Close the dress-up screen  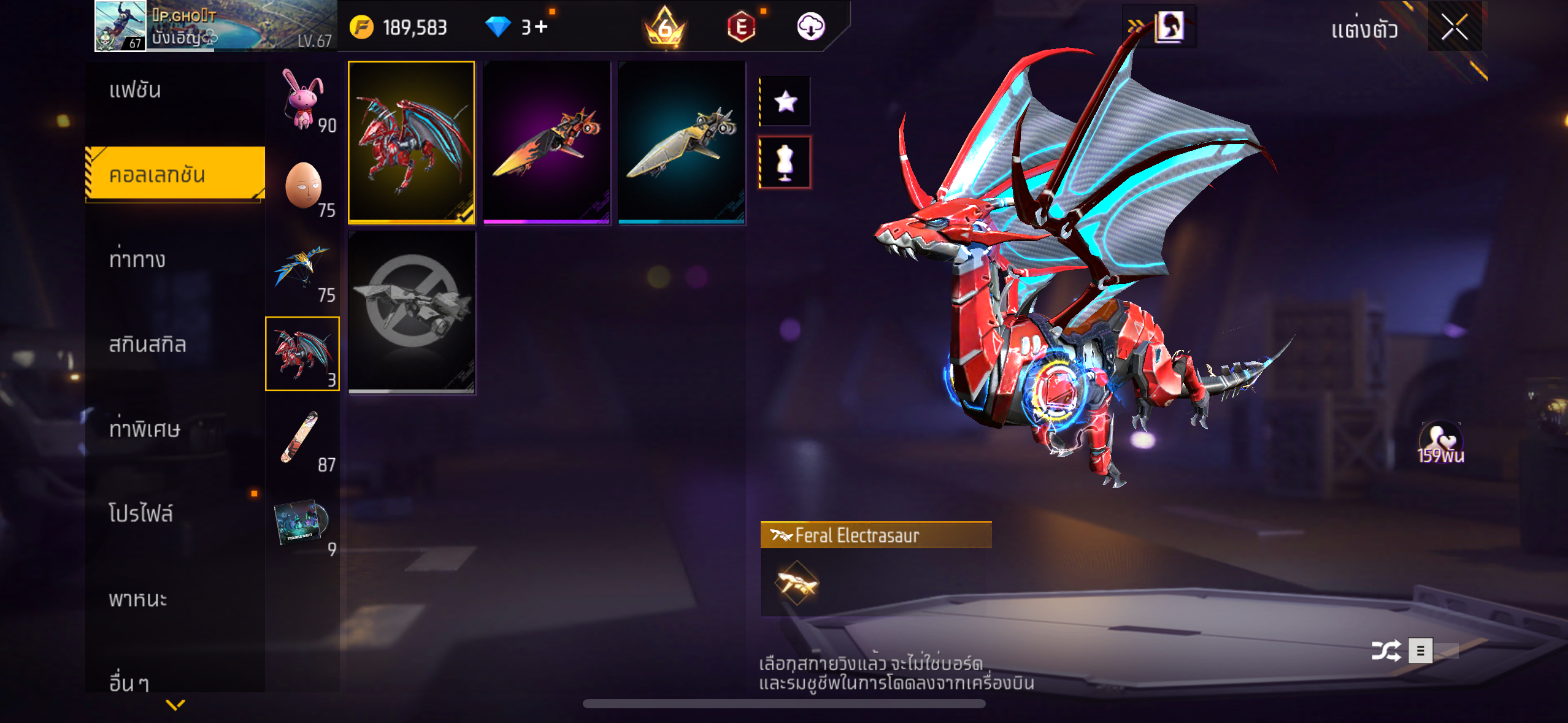click(1454, 28)
